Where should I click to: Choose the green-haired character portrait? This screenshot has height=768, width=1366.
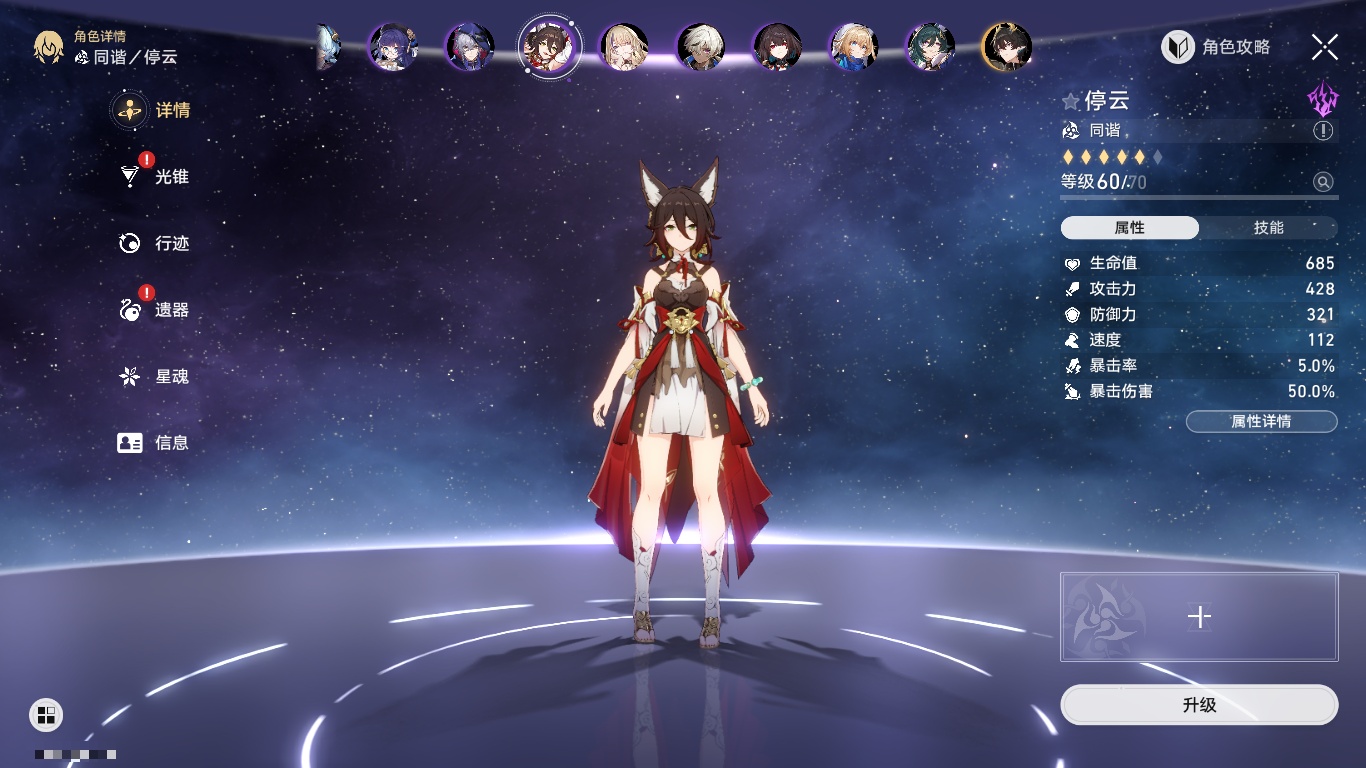[930, 47]
